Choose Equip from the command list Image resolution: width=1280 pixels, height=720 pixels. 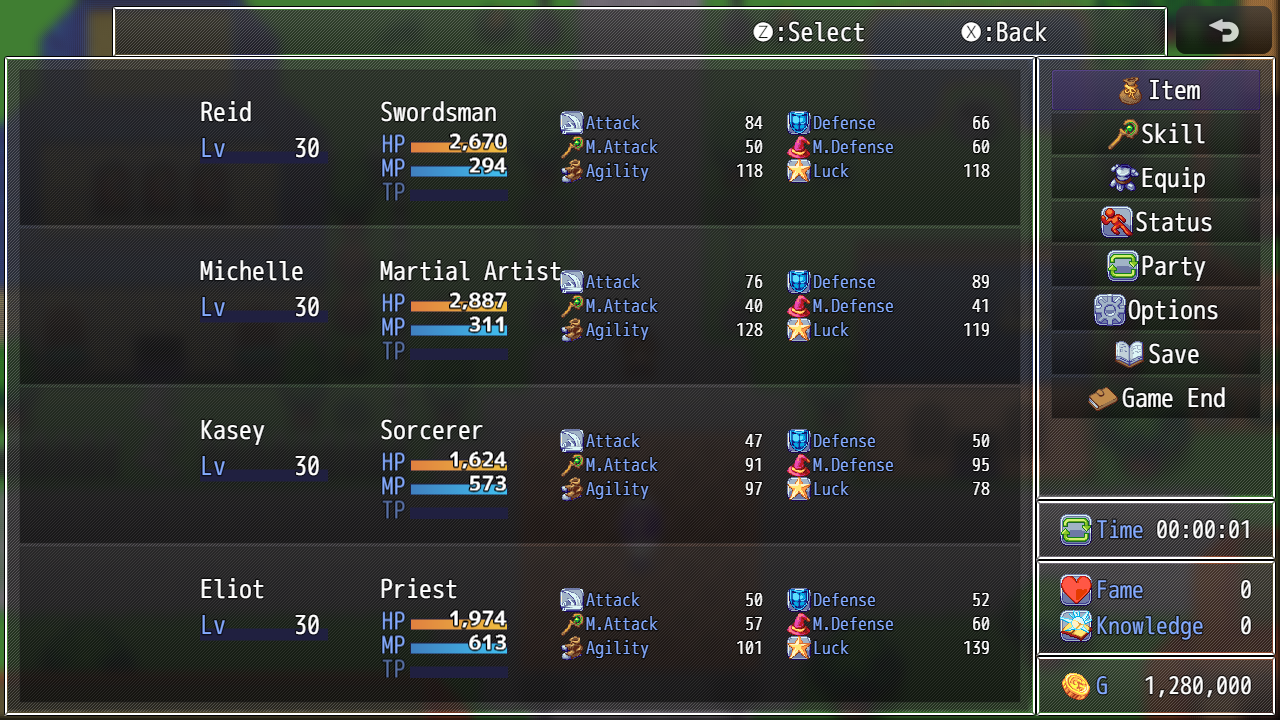click(x=1155, y=179)
